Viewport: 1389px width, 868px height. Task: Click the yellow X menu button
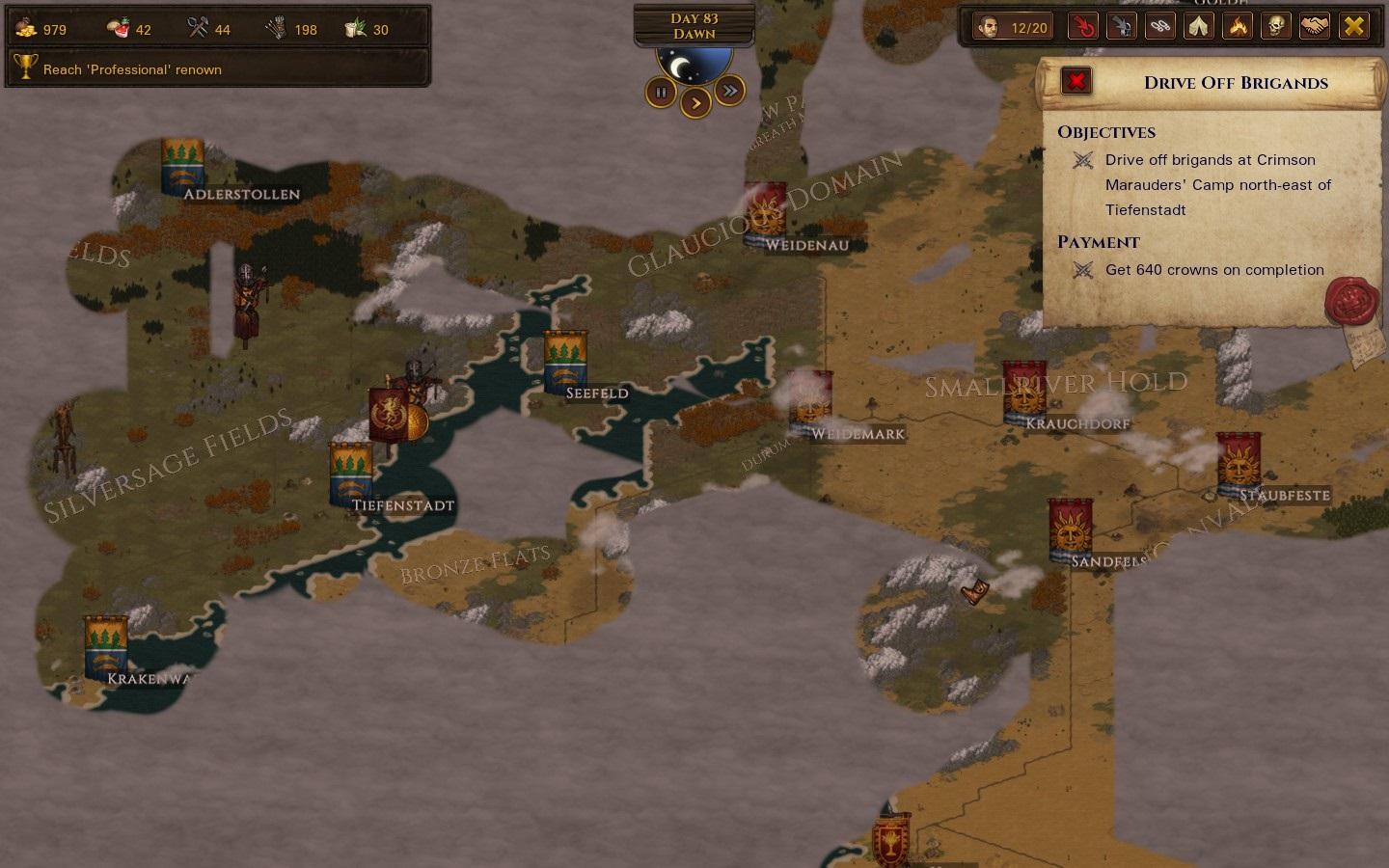pos(1354,27)
